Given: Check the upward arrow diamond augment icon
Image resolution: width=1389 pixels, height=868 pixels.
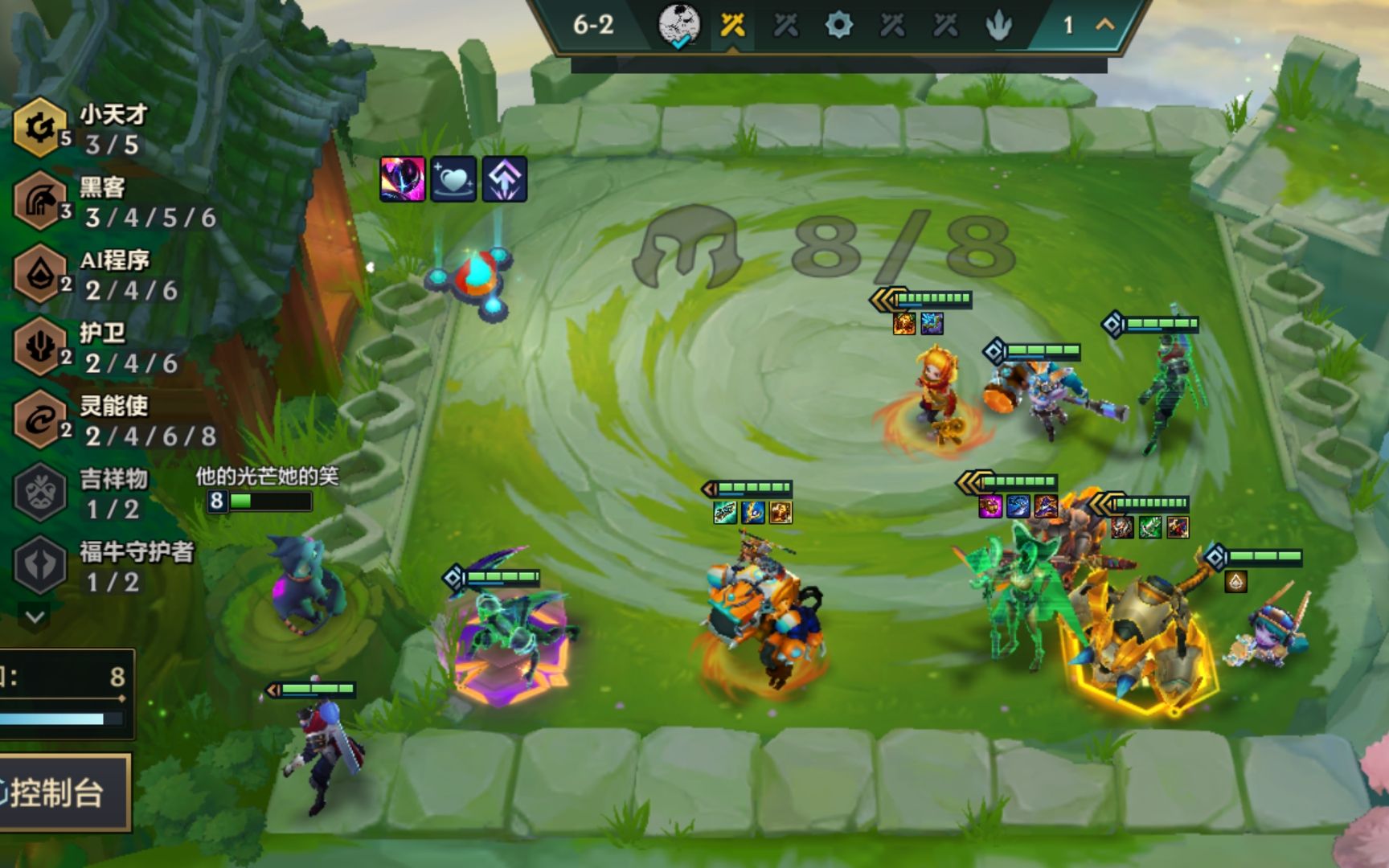Looking at the screenshot, I should pyautogui.click(x=505, y=178).
